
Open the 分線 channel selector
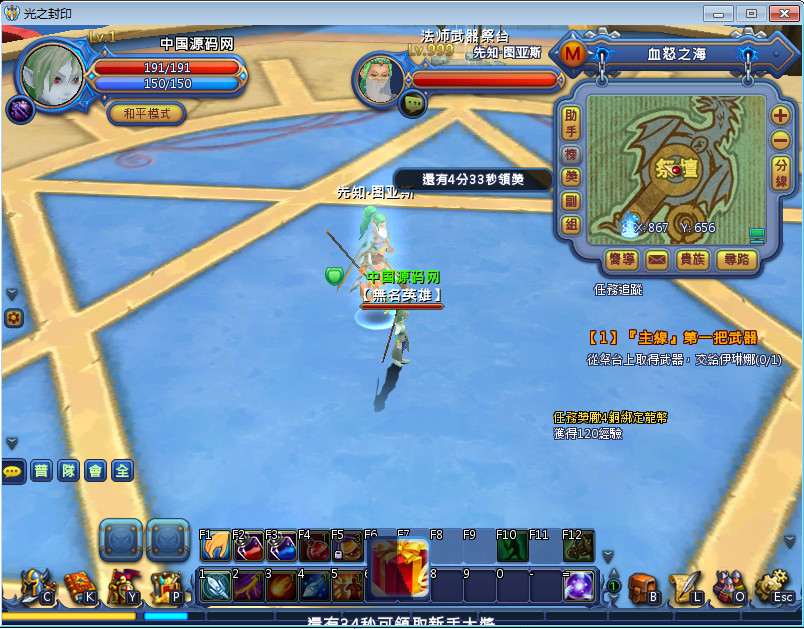tap(781, 173)
